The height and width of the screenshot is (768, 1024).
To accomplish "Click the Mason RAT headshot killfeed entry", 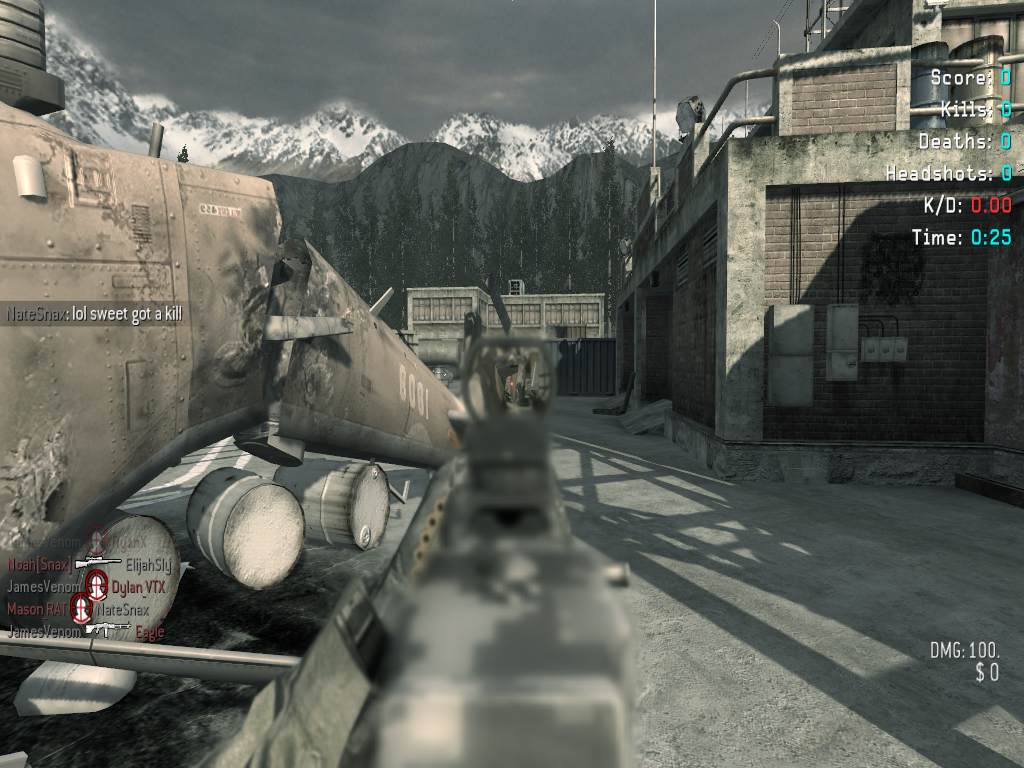I will 78,609.
